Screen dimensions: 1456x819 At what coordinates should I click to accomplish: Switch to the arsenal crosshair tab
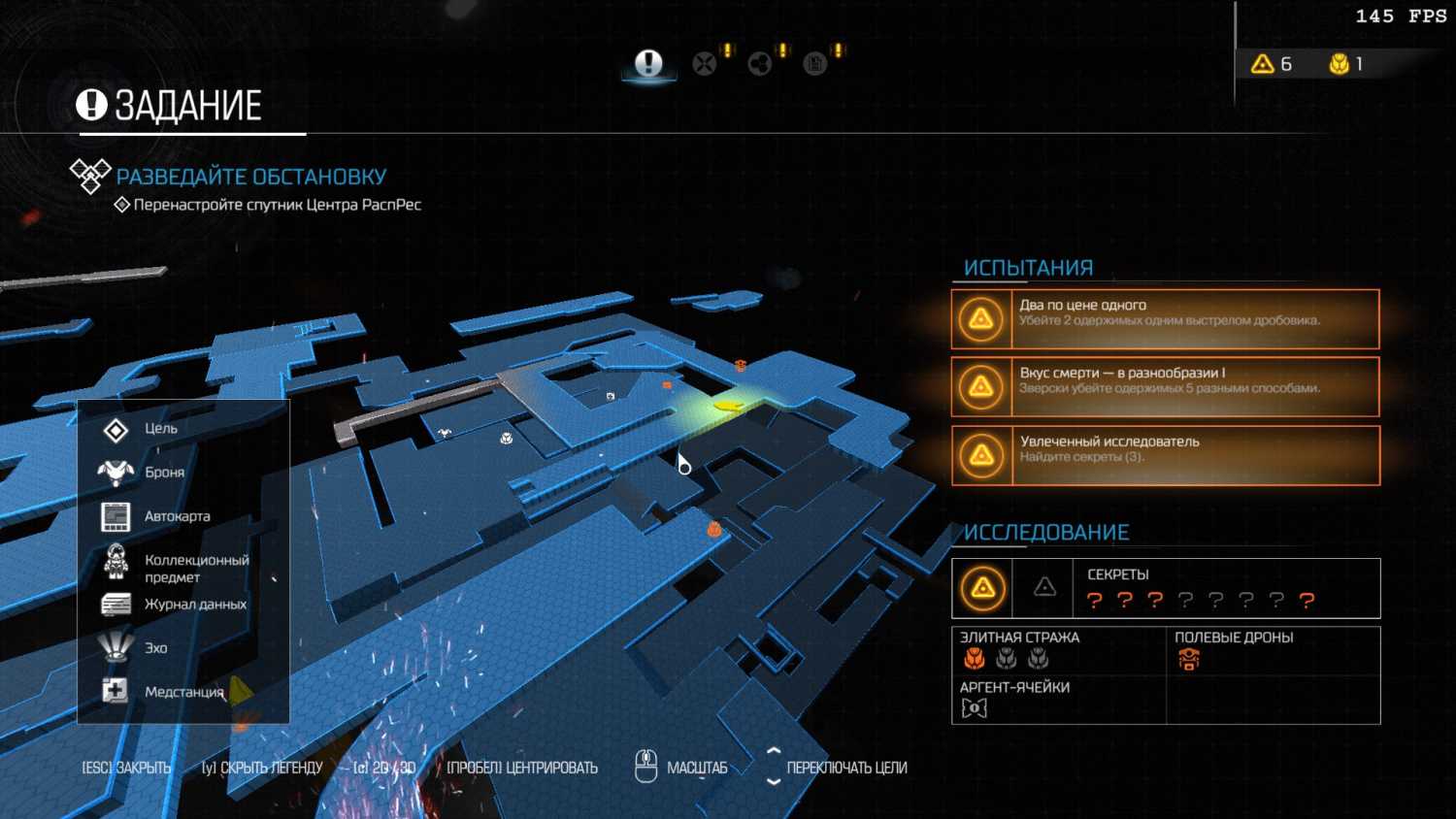705,64
